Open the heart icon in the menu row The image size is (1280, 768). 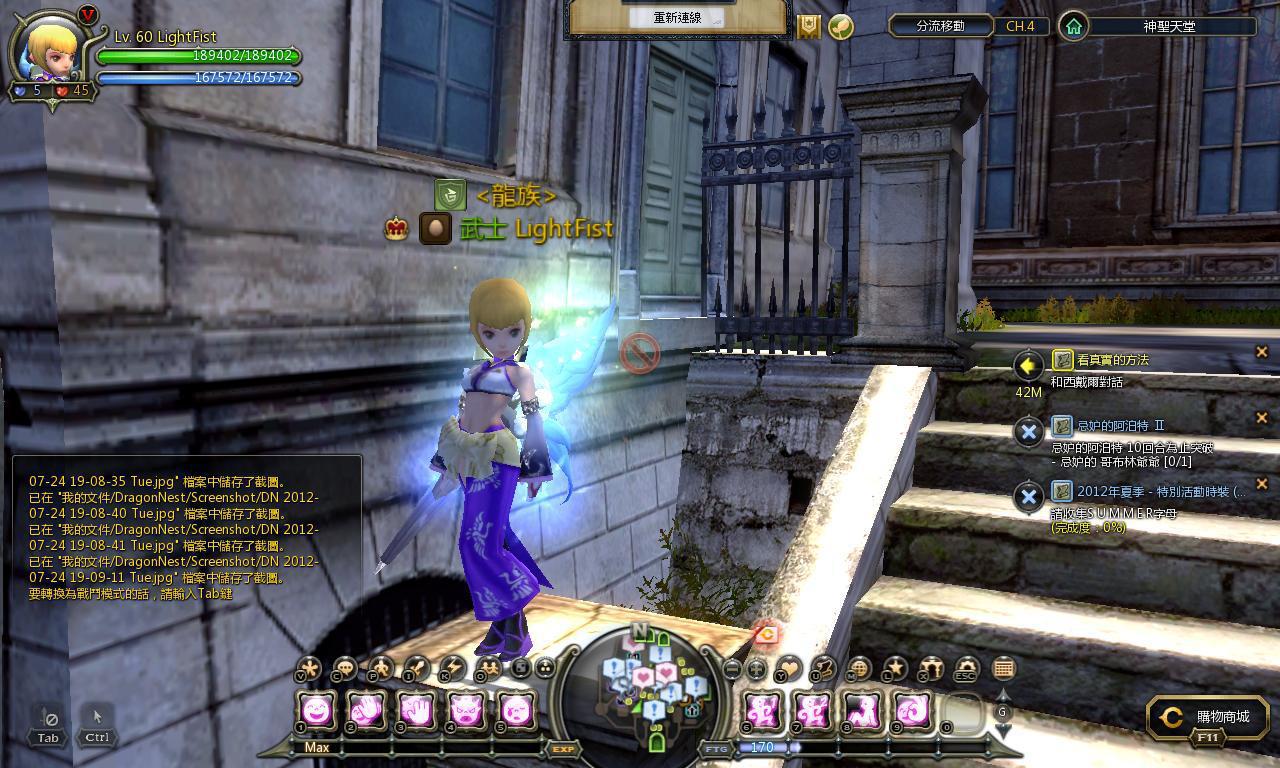(790, 668)
